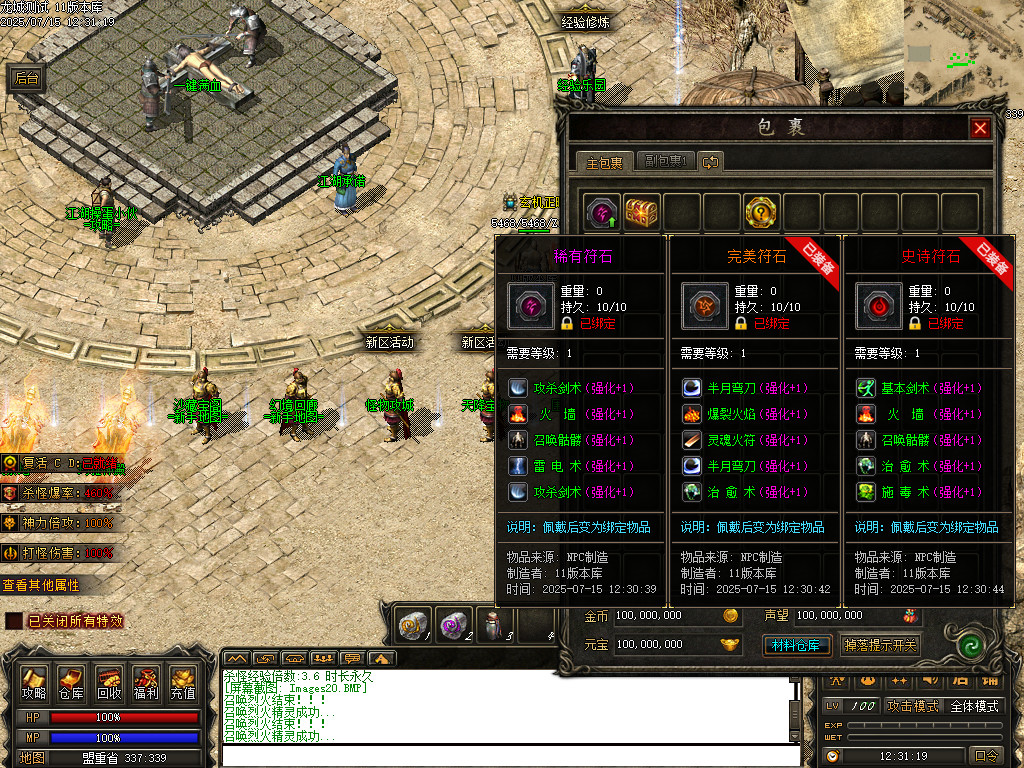Switch to the 副包裹1 tab
The image size is (1024, 768).
(x=664, y=161)
